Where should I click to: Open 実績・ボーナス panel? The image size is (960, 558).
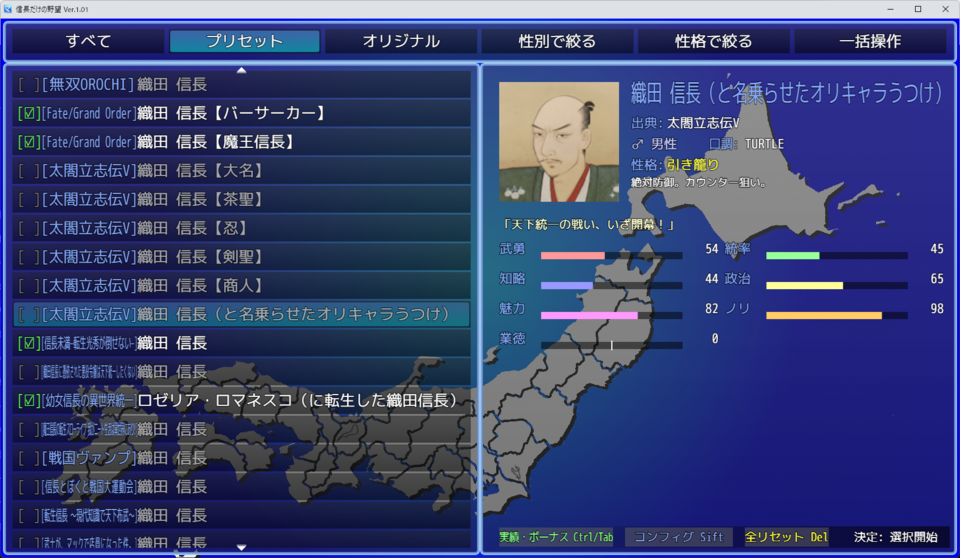pyautogui.click(x=556, y=537)
